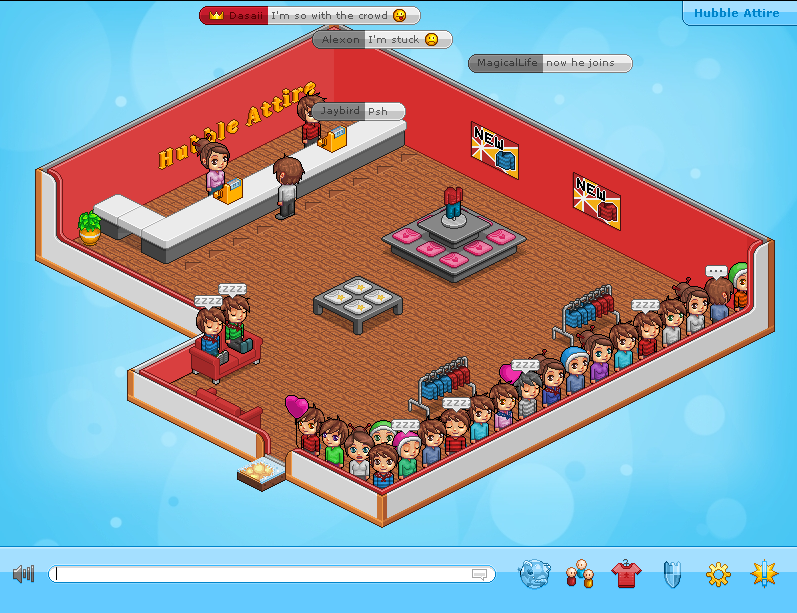Select the Hubble Attire room tab
This screenshot has width=797, height=613.
coord(740,13)
